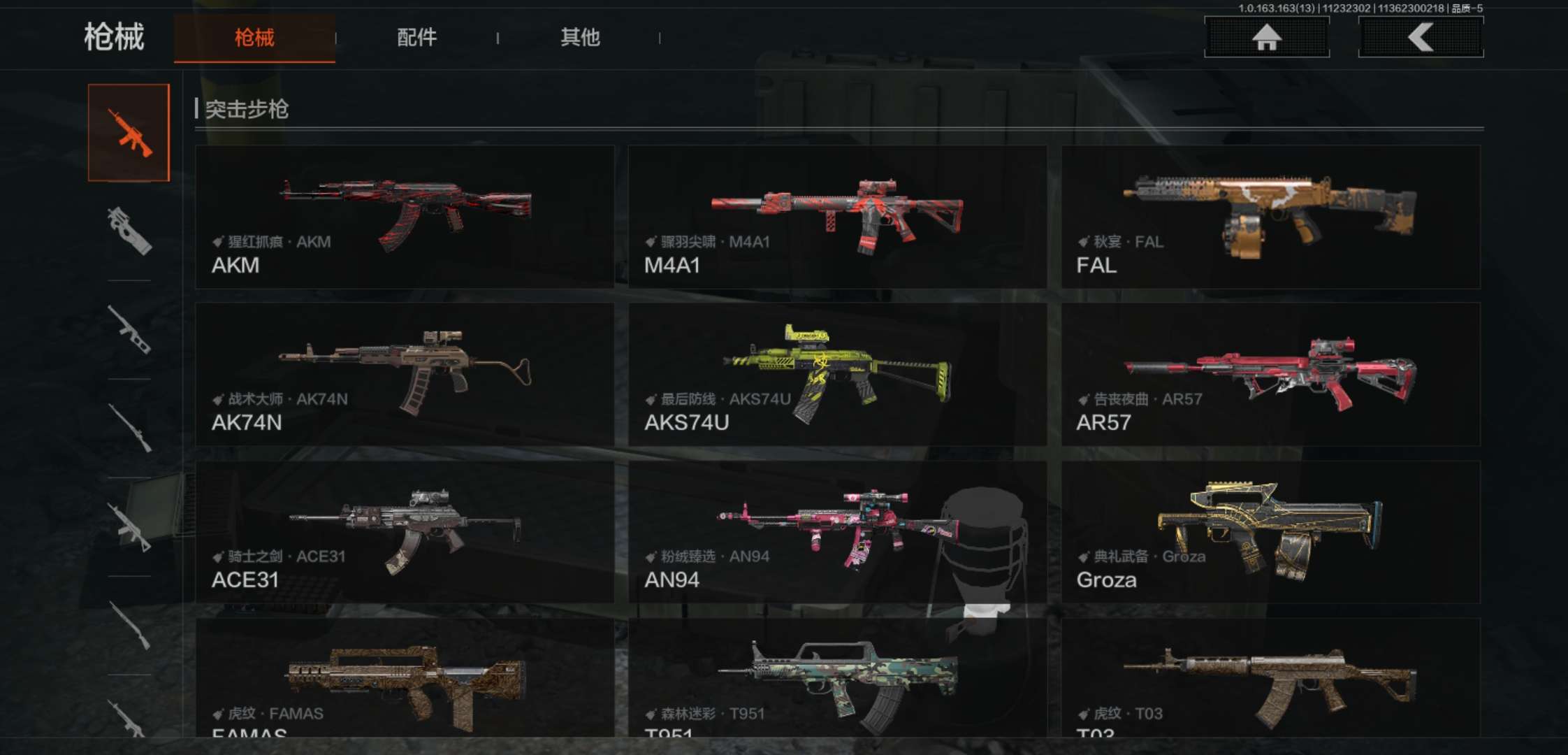Go to the home screen

point(1266,37)
